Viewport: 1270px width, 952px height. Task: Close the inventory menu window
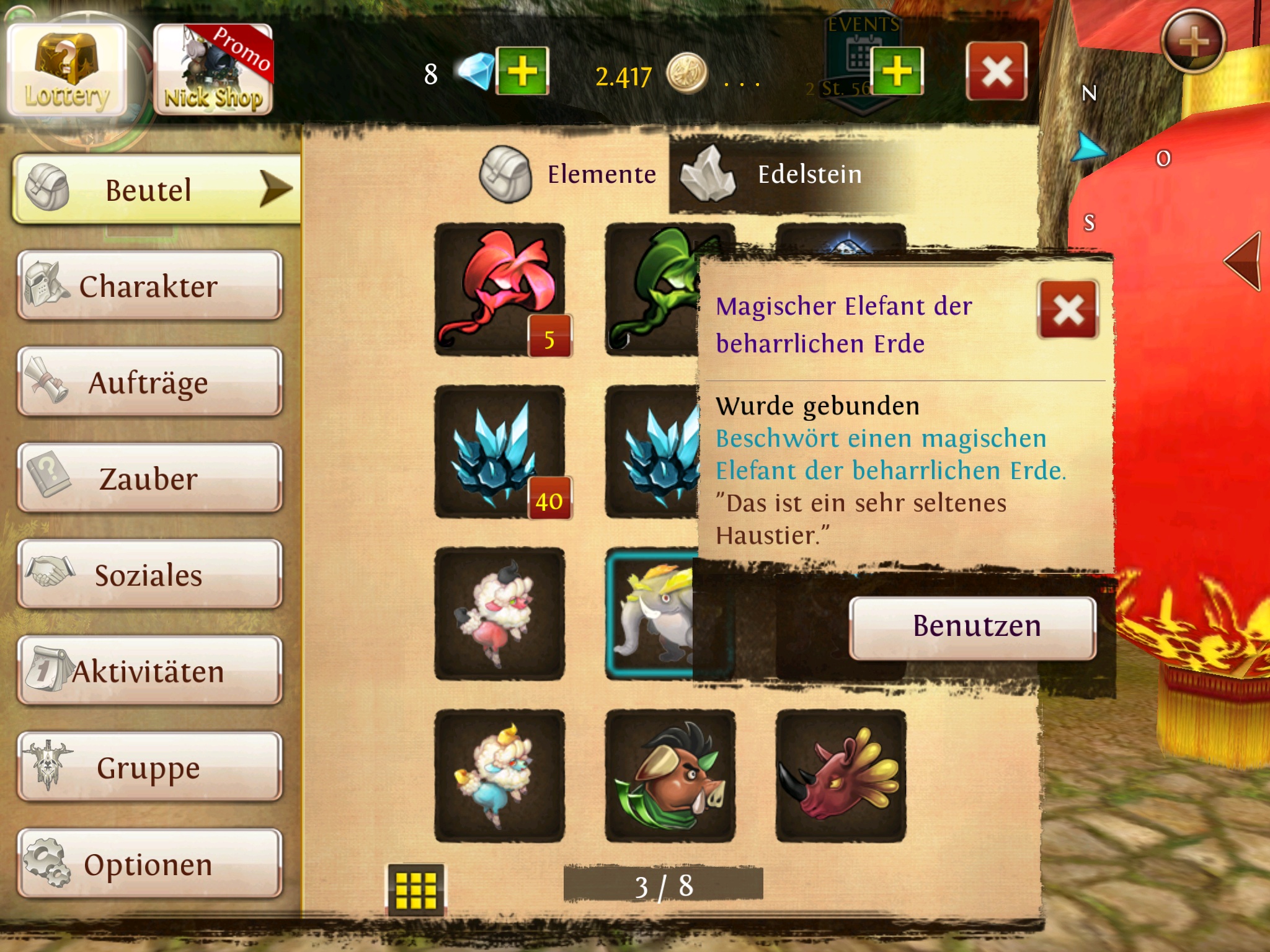pos(996,71)
